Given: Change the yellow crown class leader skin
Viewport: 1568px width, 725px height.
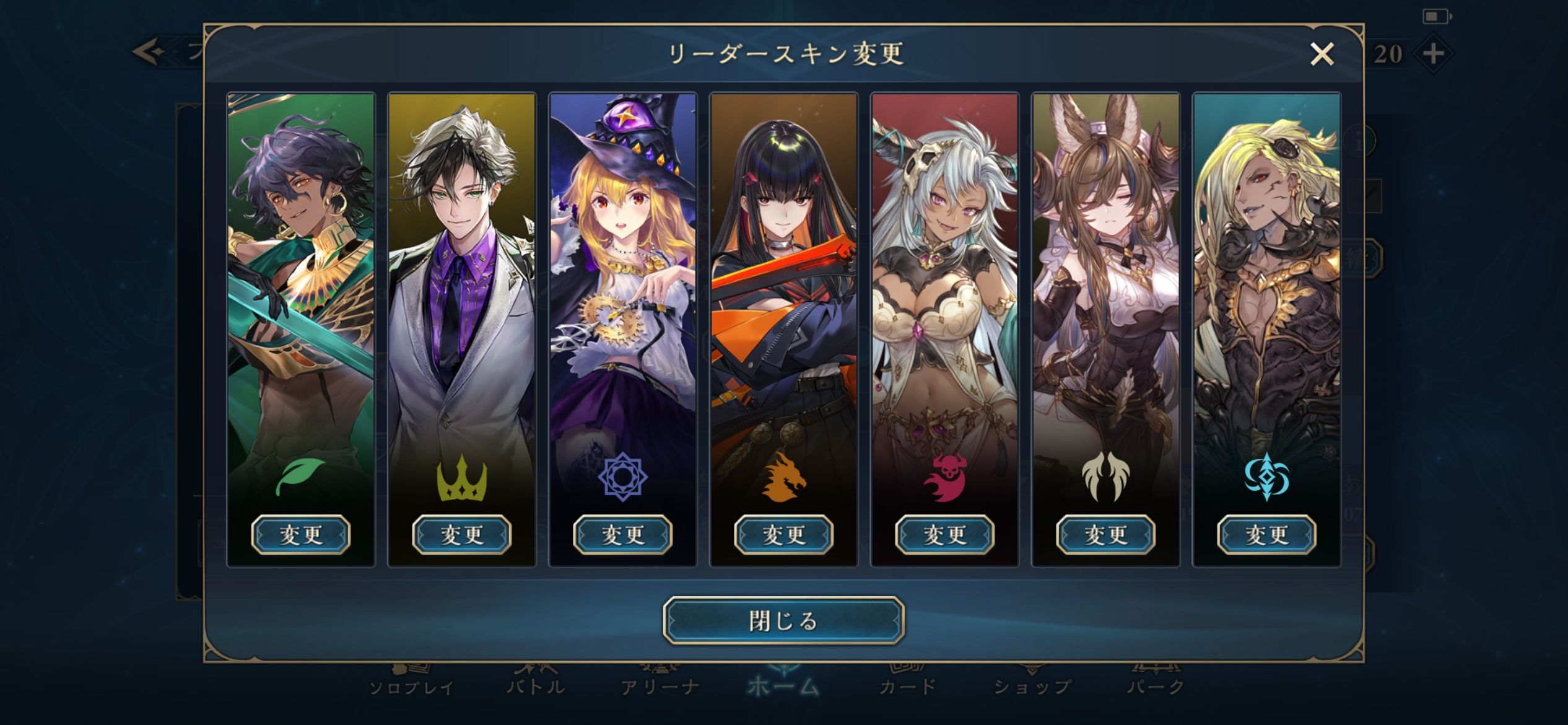Looking at the screenshot, I should coord(462,534).
